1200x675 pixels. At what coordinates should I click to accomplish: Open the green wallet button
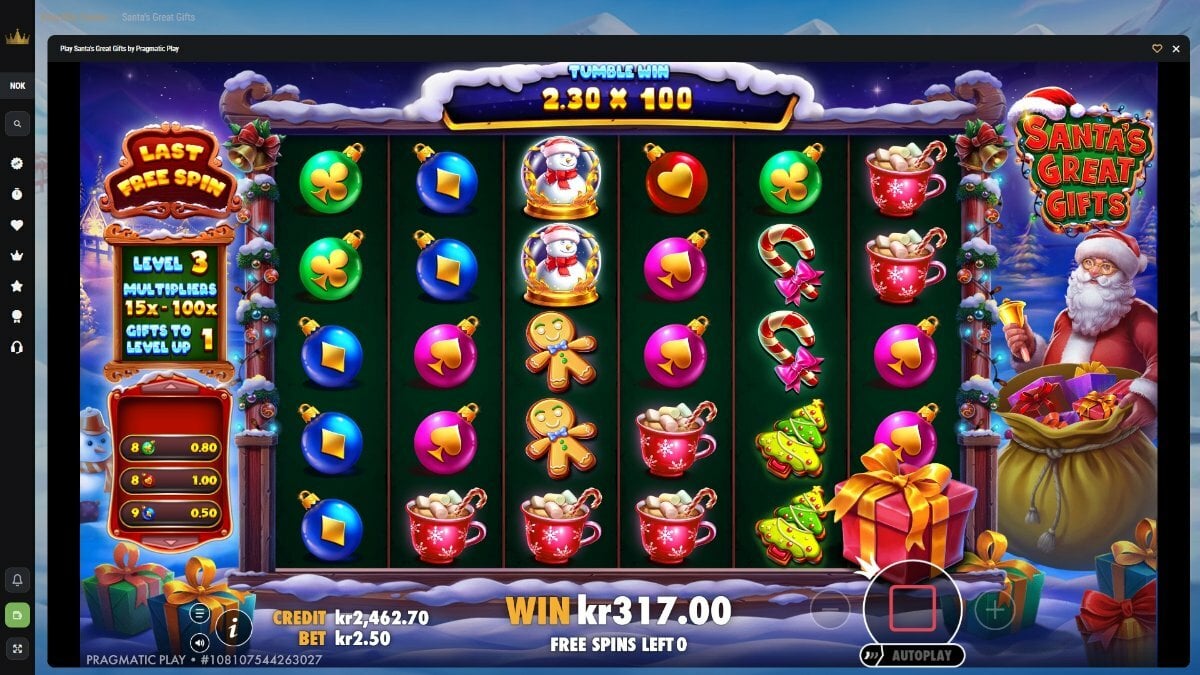[x=17, y=614]
